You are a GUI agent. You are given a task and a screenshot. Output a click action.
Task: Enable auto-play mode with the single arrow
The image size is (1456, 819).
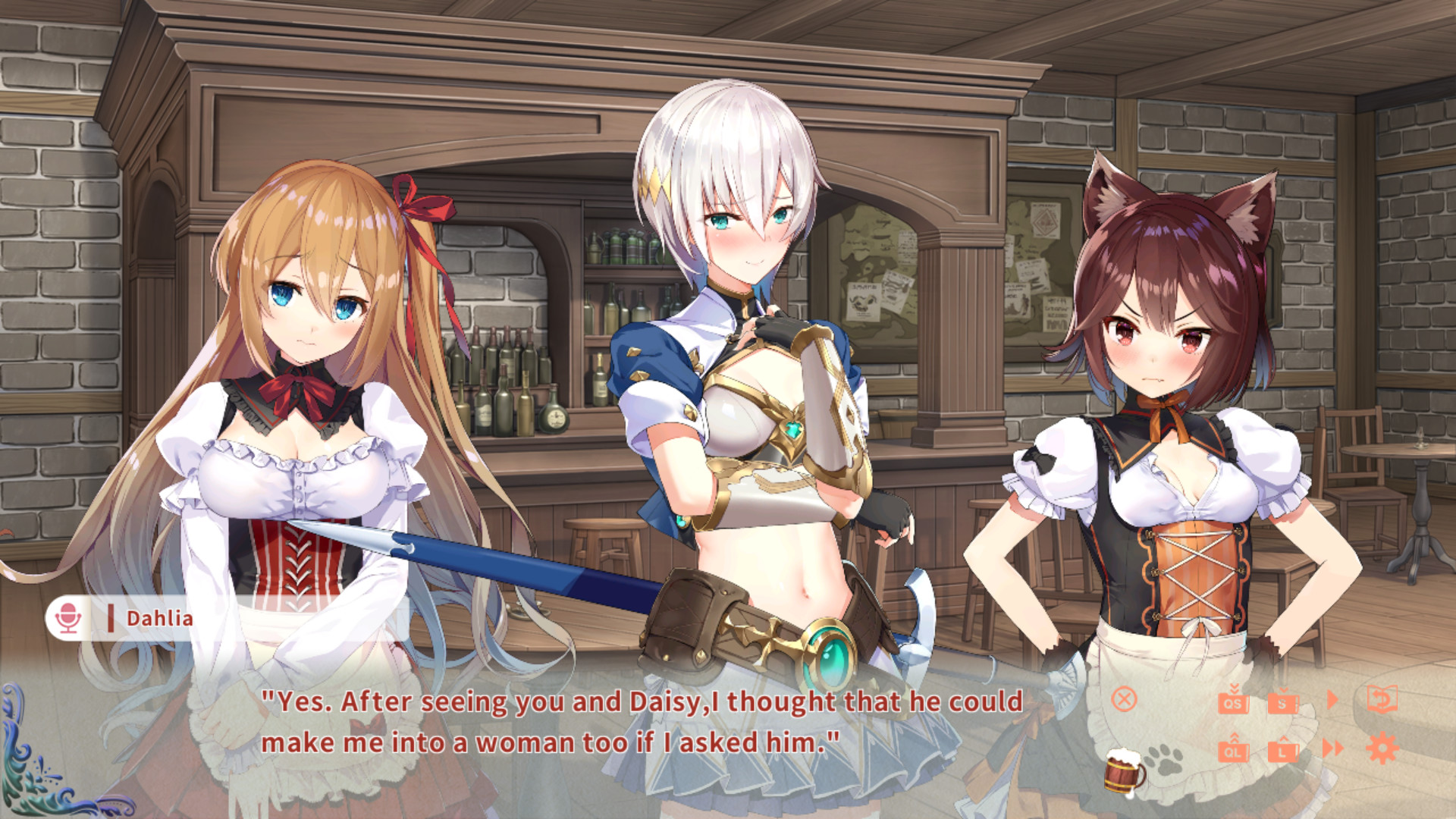click(x=1332, y=700)
